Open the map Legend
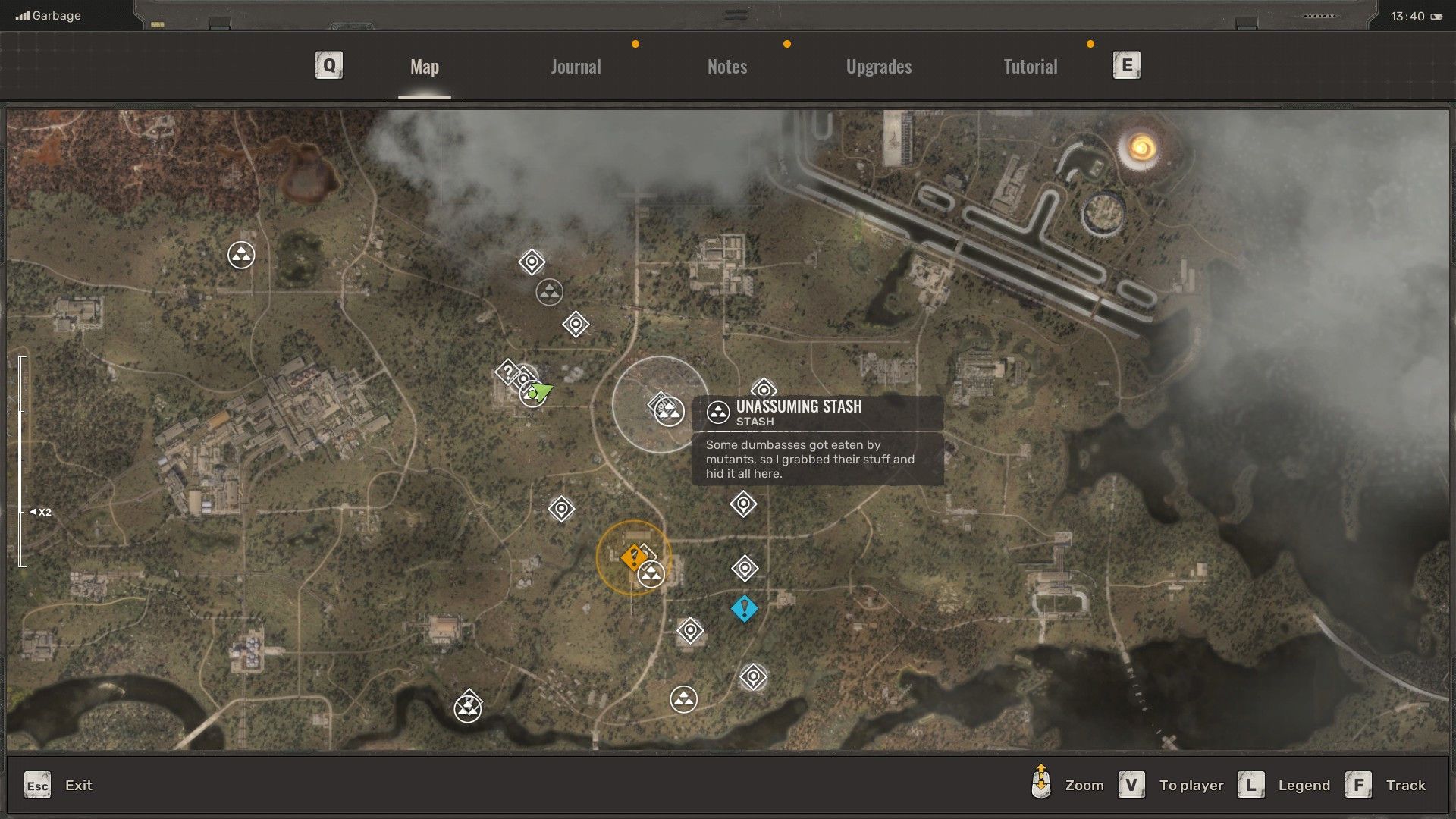The image size is (1456, 819). (x=1304, y=785)
